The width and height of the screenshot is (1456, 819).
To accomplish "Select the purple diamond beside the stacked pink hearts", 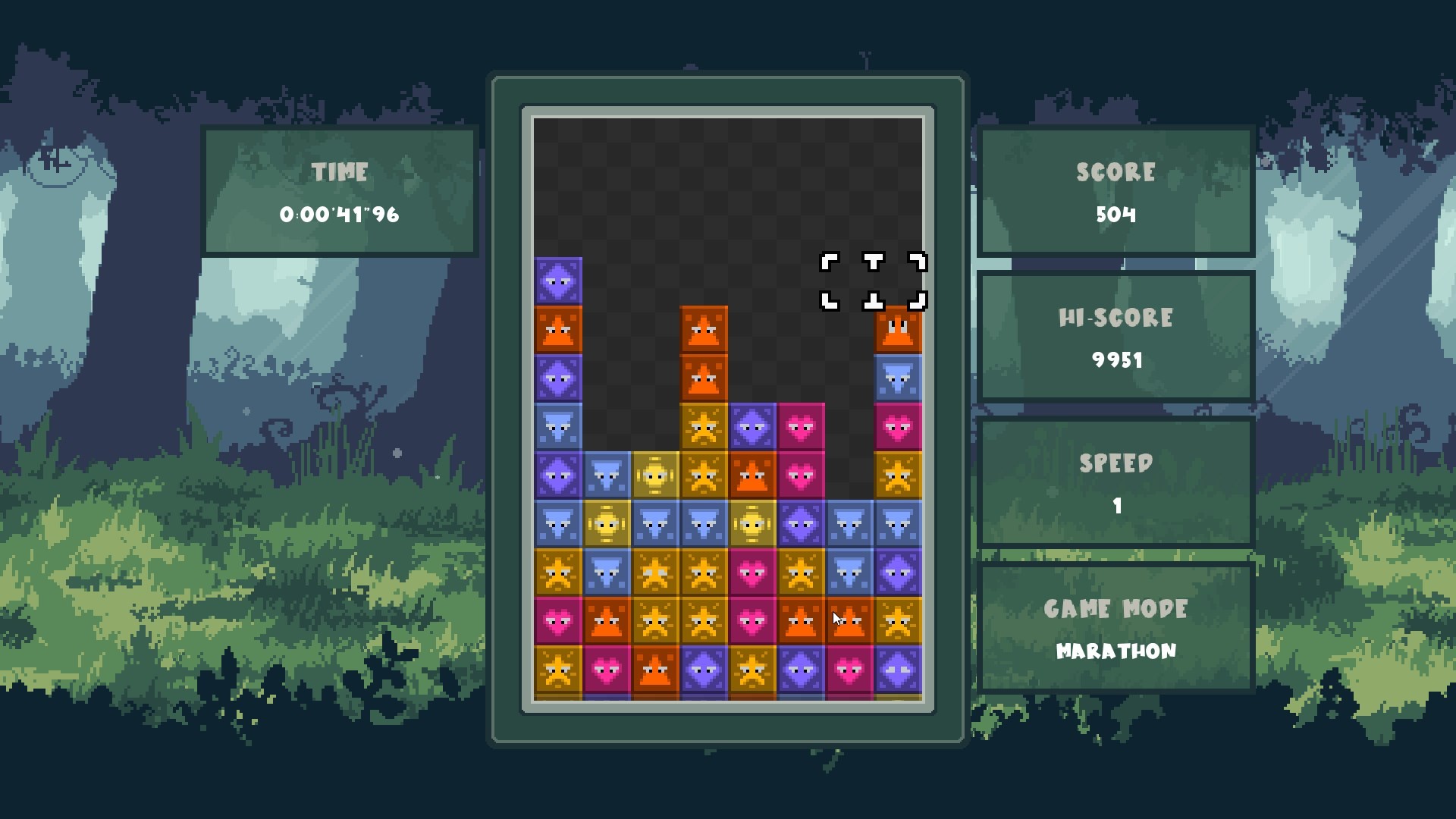I will click(x=752, y=427).
